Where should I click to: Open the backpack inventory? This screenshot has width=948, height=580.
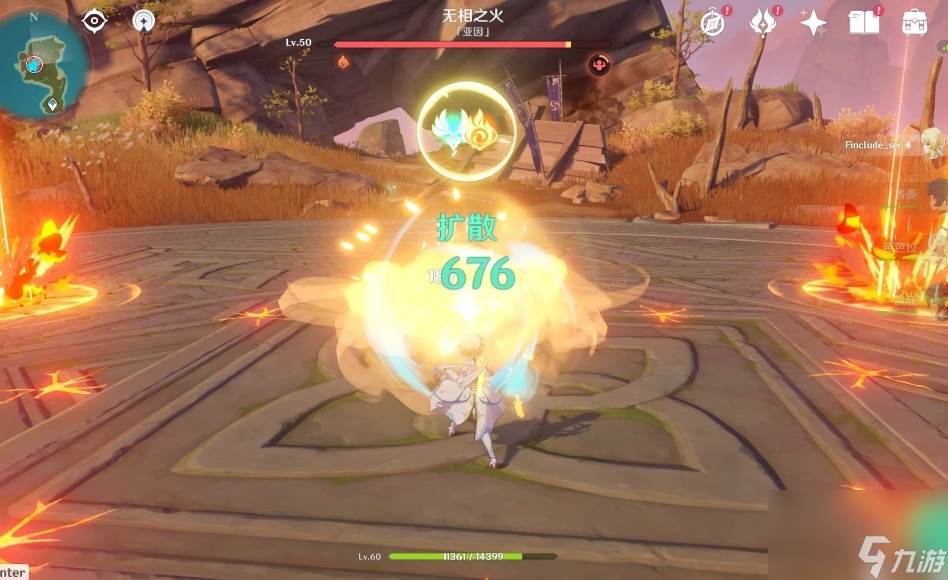[x=915, y=22]
